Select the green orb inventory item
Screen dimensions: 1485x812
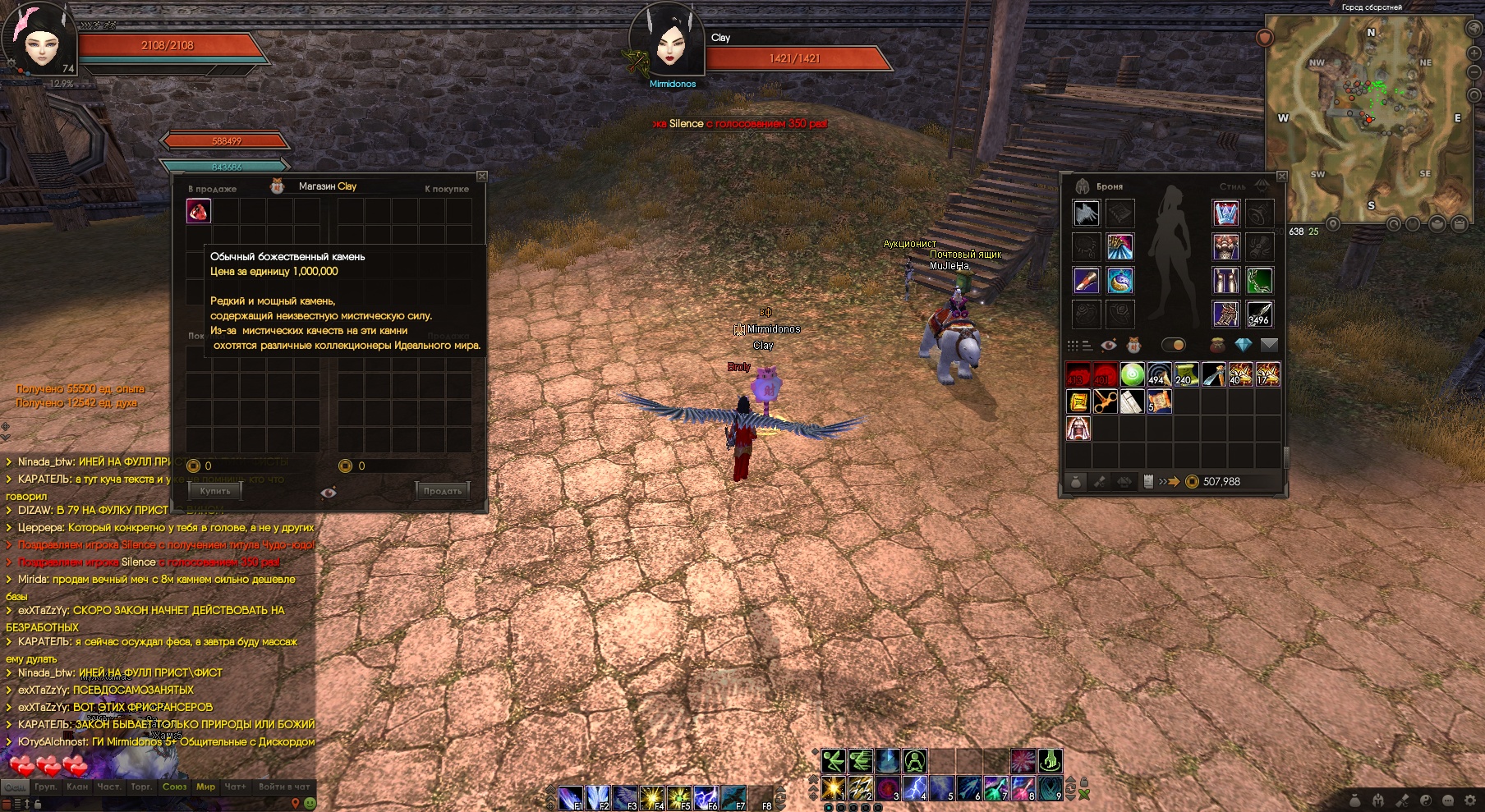click(x=1132, y=374)
